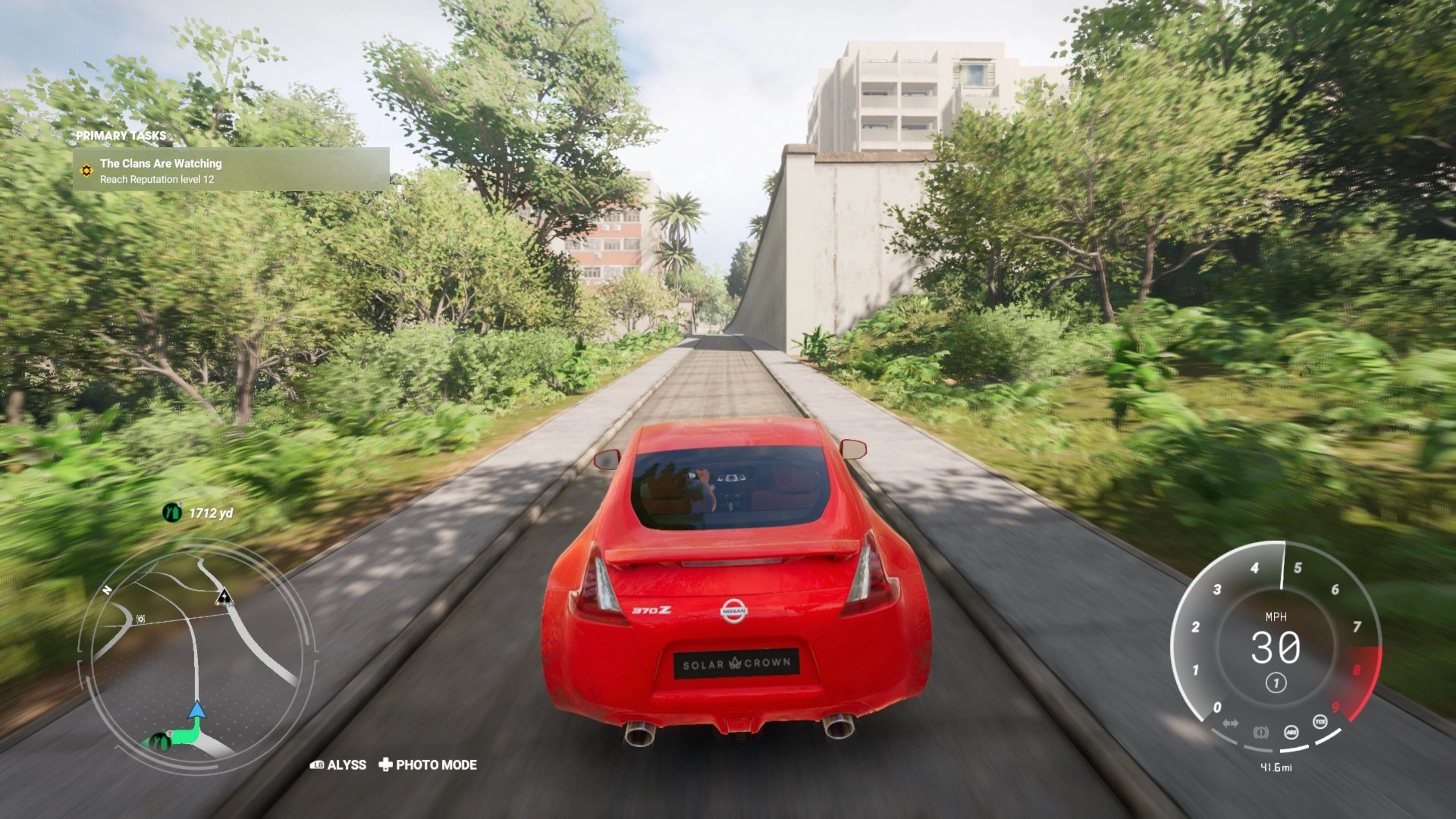This screenshot has height=819, width=1456.
Task: Toggle the TCS indicator on the speedometer
Action: (1320, 721)
